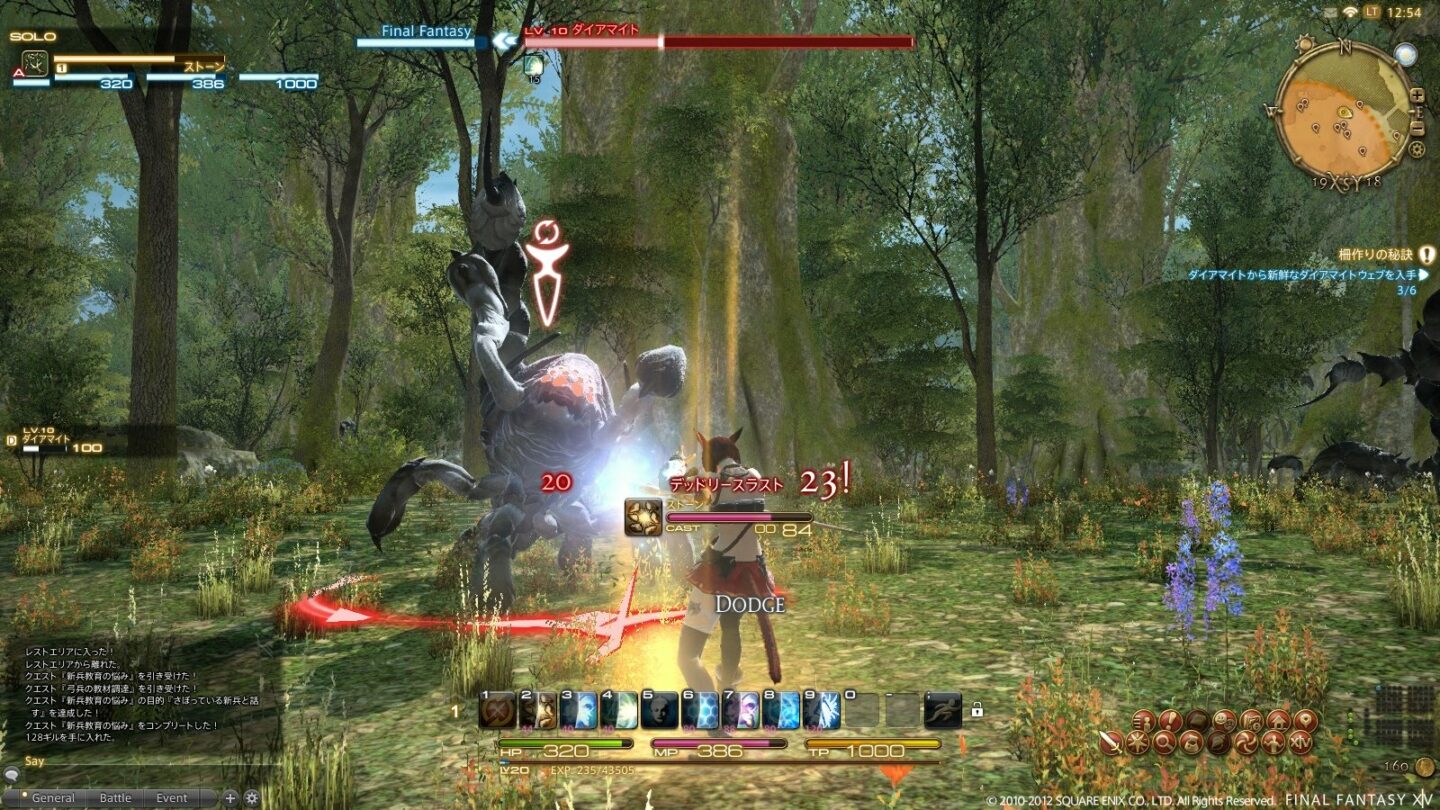Toggle the minimap settings gear

[1415, 149]
